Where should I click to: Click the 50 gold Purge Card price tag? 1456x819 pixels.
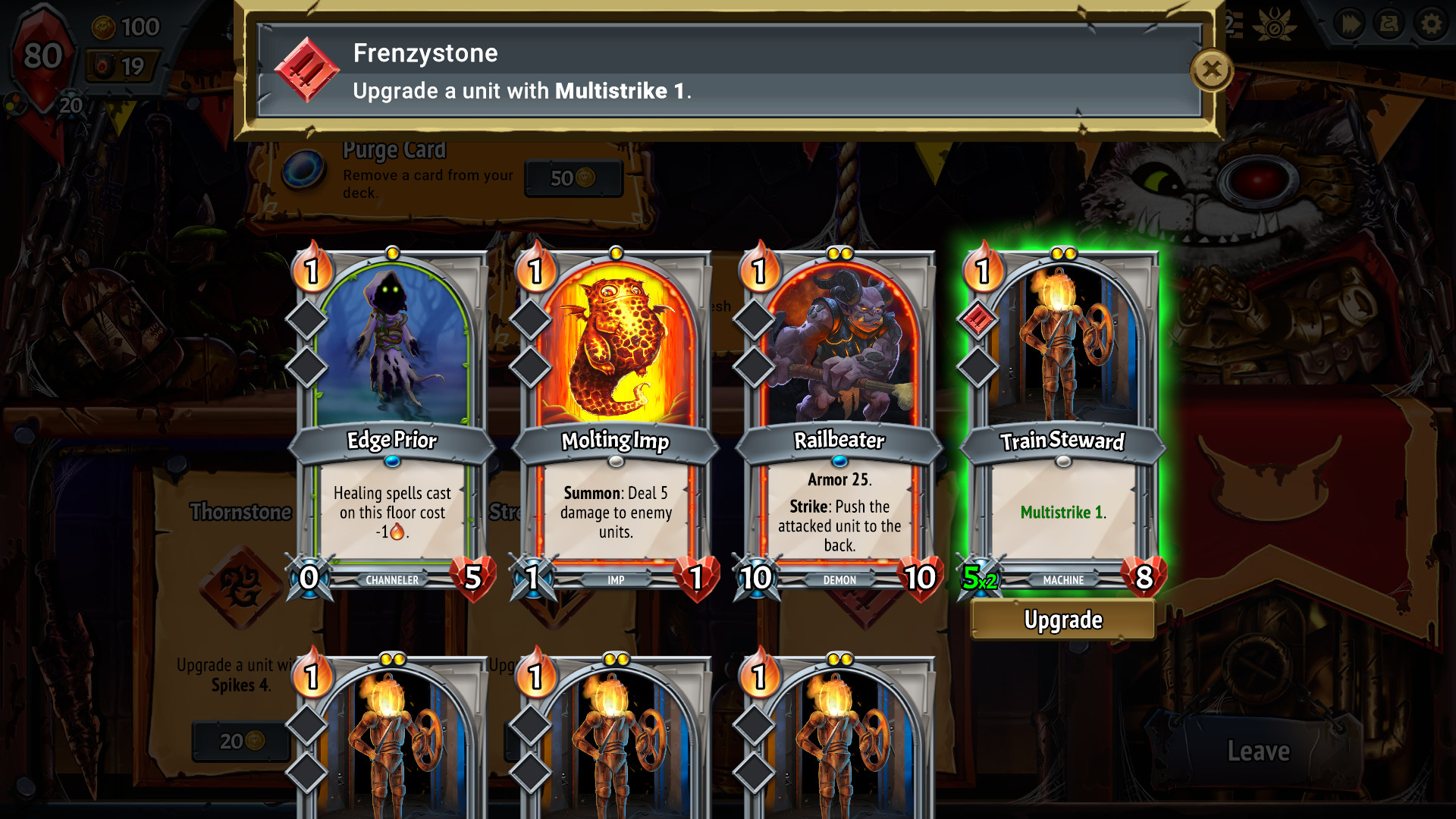[574, 178]
